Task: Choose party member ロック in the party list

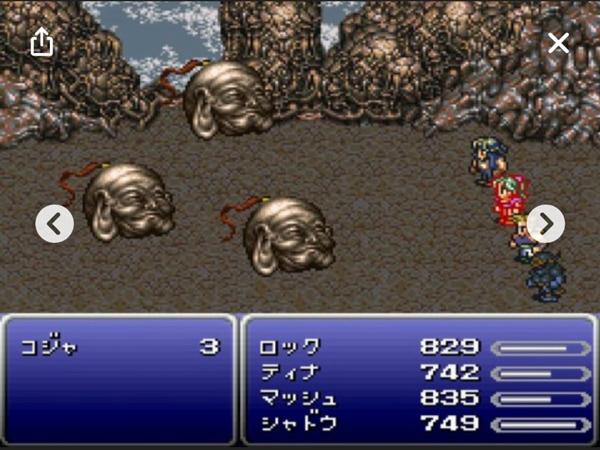Action: point(290,347)
